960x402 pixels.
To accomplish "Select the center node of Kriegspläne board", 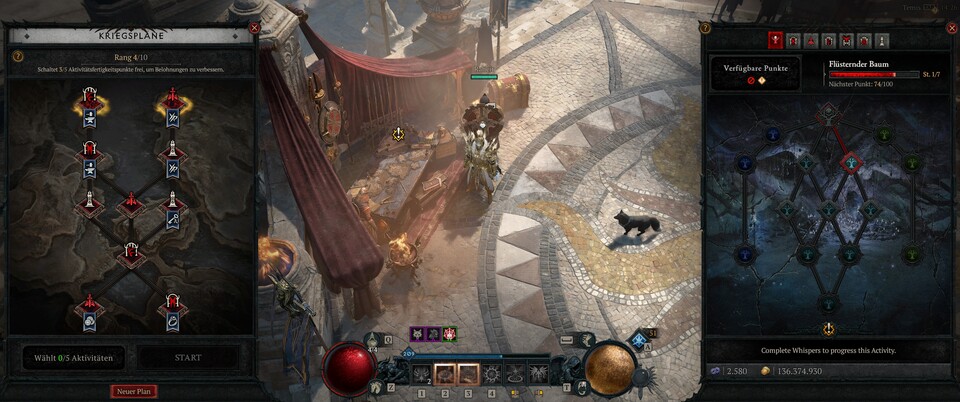I will [x=132, y=207].
